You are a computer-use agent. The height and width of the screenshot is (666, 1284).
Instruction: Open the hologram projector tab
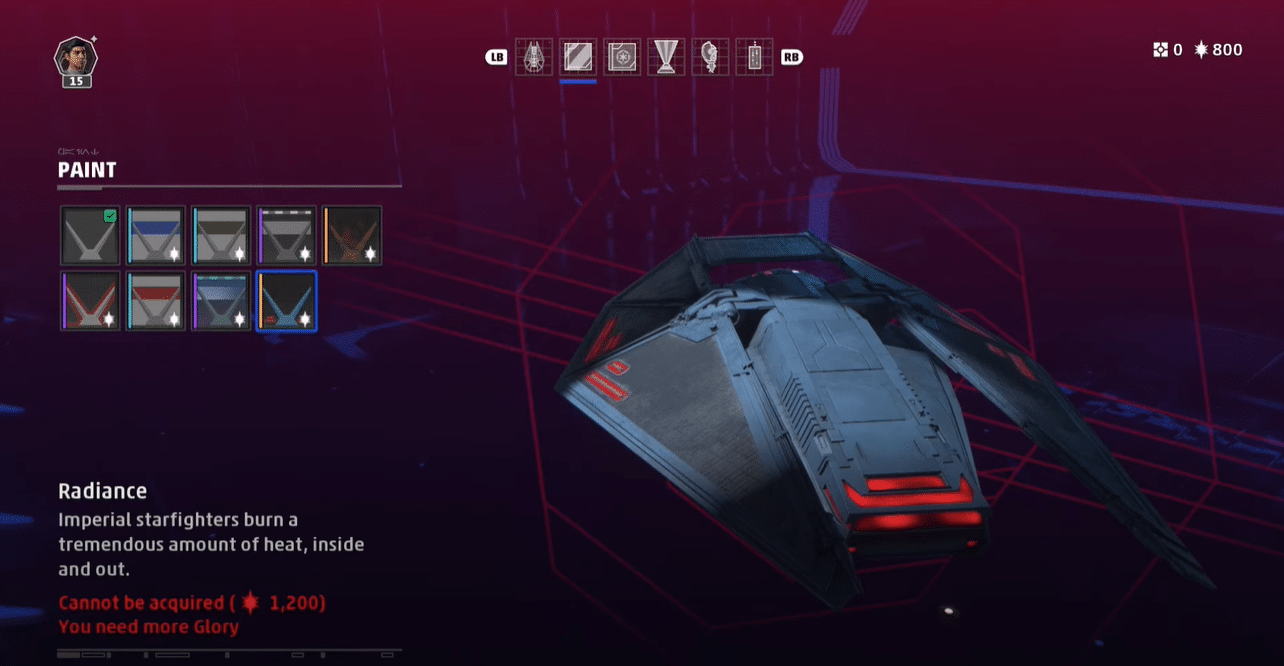pyautogui.click(x=666, y=57)
